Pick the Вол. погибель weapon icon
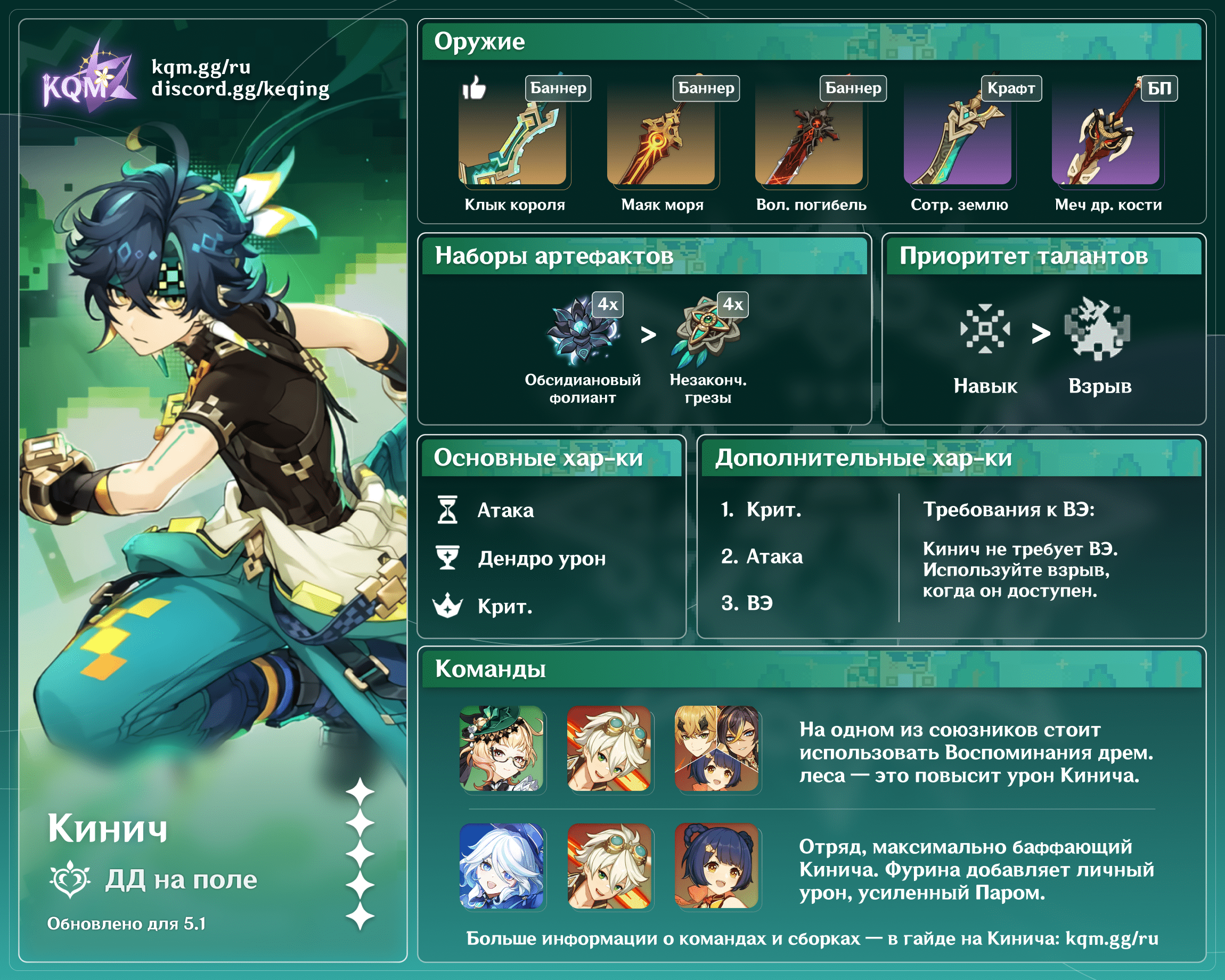The image size is (1225, 980). click(809, 143)
